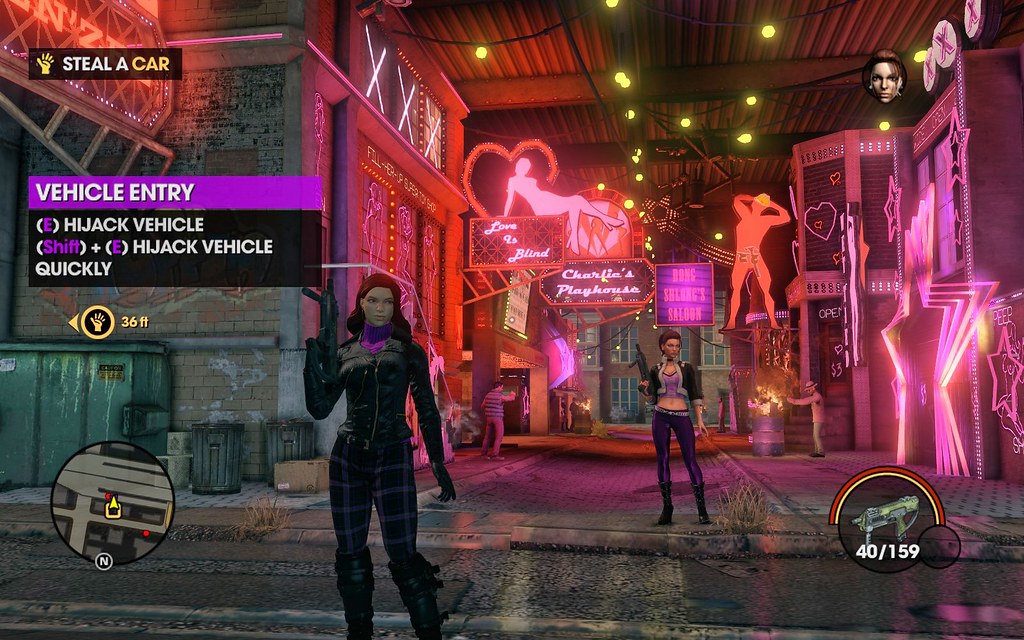Click the Steal a Car objective tracker
This screenshot has height=640, width=1024.
pos(105,64)
